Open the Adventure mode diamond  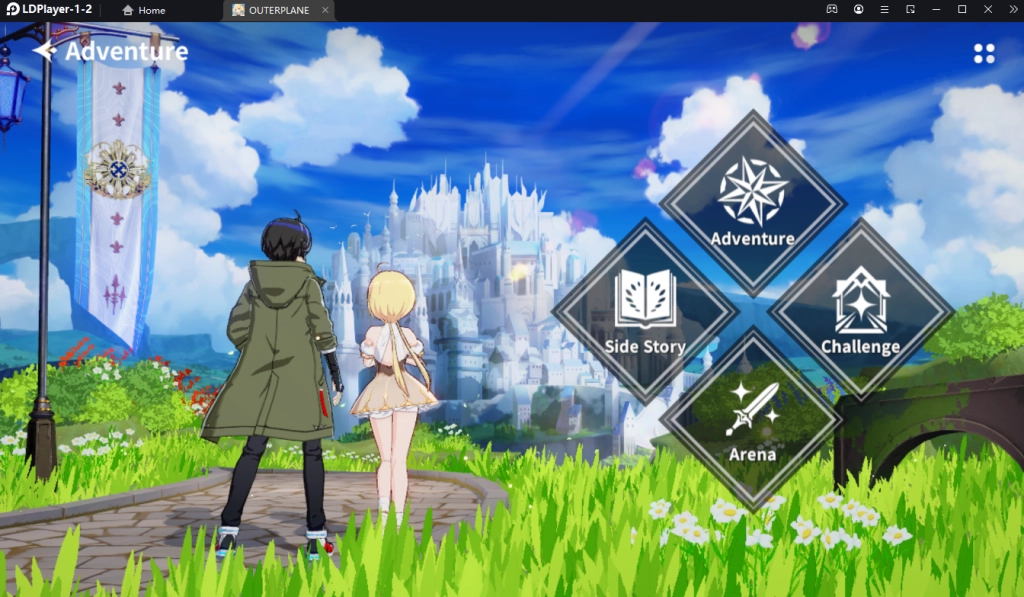pos(752,201)
